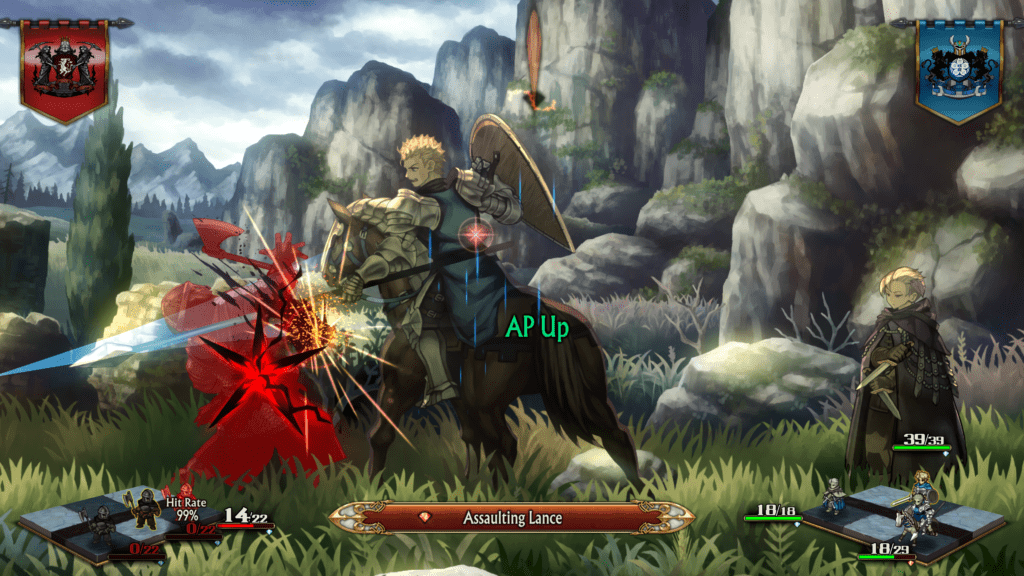1024x576 pixels.
Task: Select the Assaulting Lance skill banner
Action: [512, 518]
